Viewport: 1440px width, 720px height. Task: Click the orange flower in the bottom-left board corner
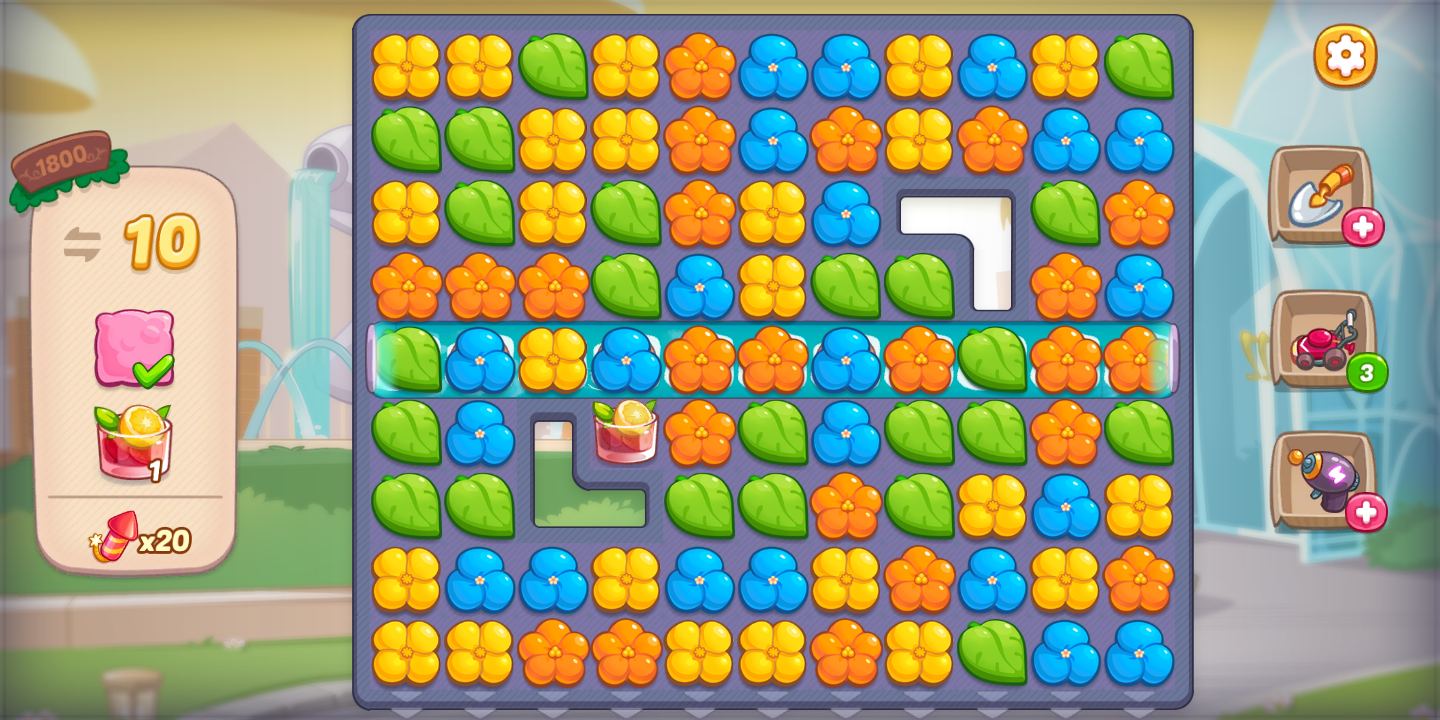557,652
